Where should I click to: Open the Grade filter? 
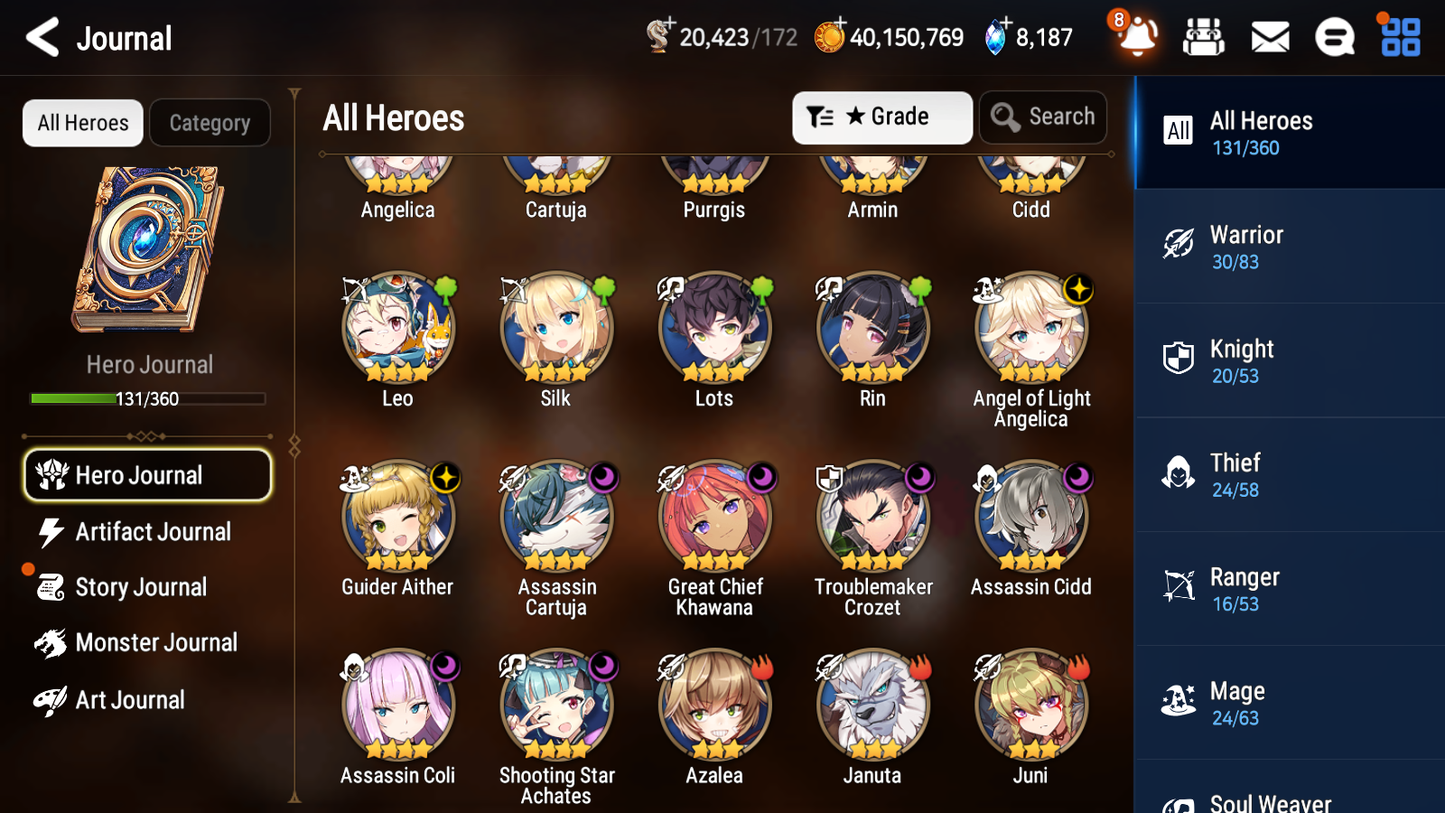pyautogui.click(x=881, y=117)
